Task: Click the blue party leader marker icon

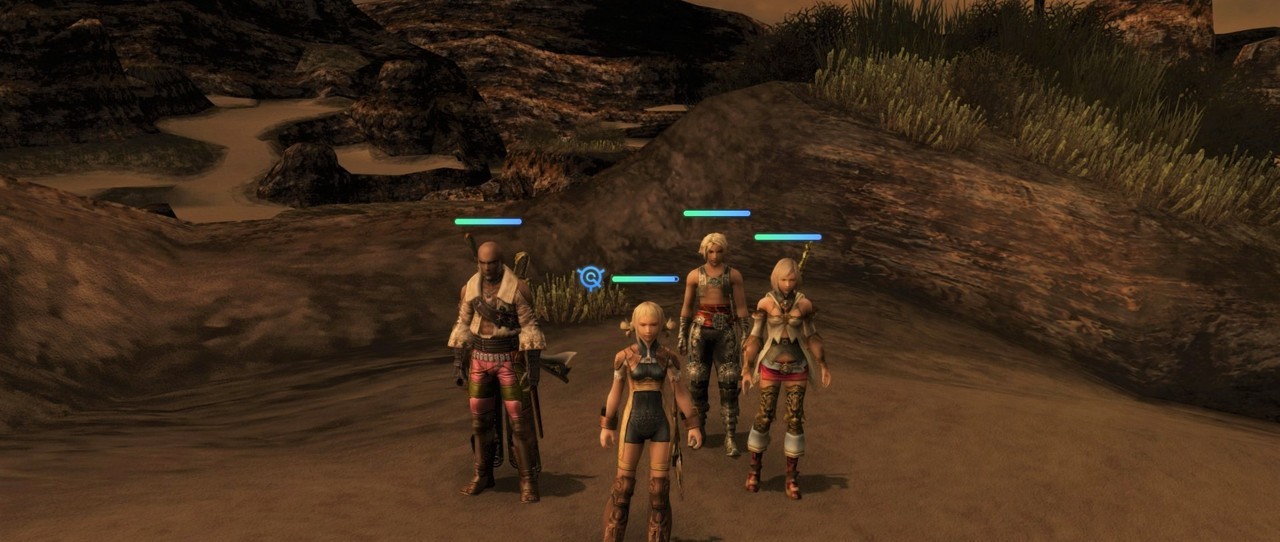Action: pyautogui.click(x=591, y=278)
